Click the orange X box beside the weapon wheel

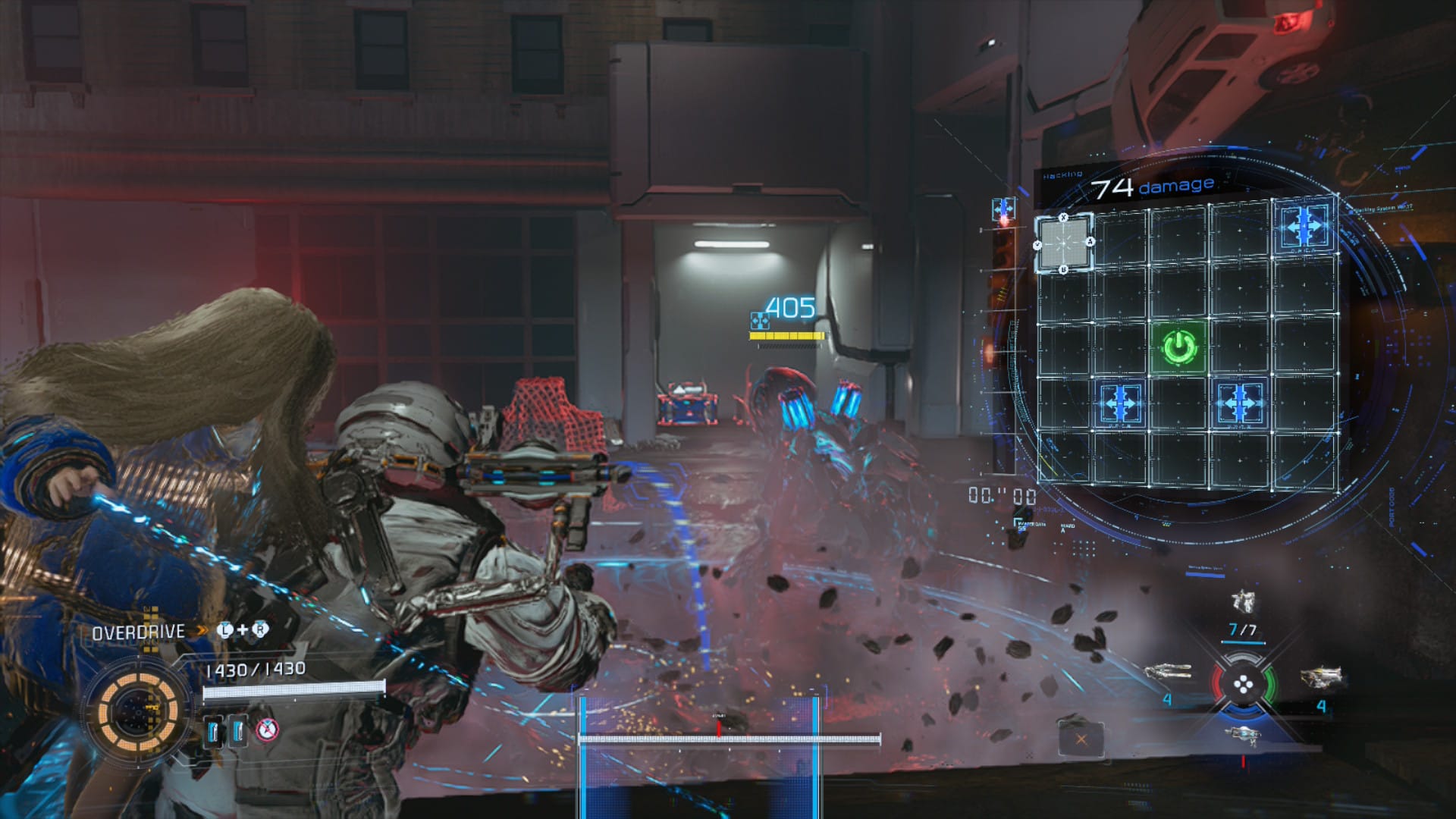pos(1081,739)
